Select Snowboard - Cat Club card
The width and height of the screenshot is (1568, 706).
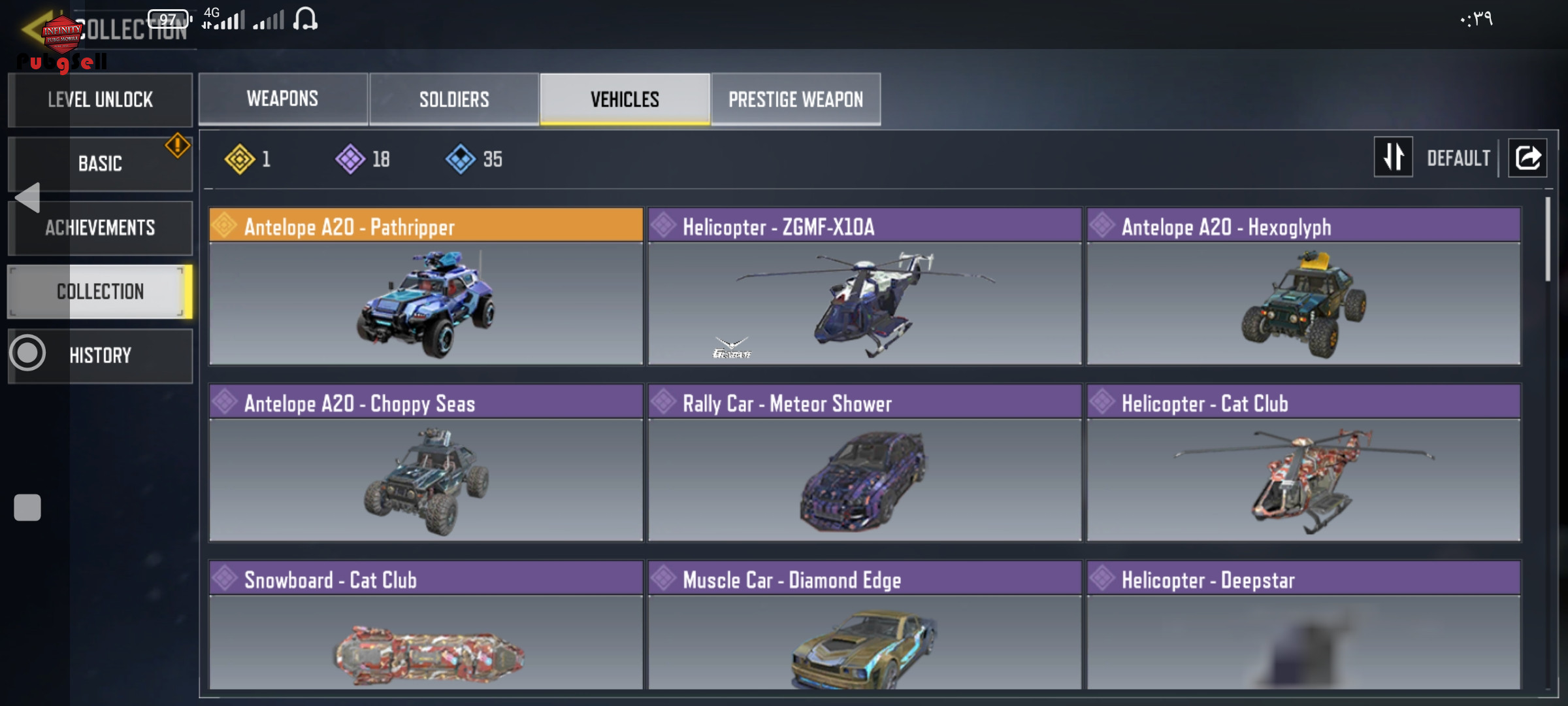(x=426, y=625)
